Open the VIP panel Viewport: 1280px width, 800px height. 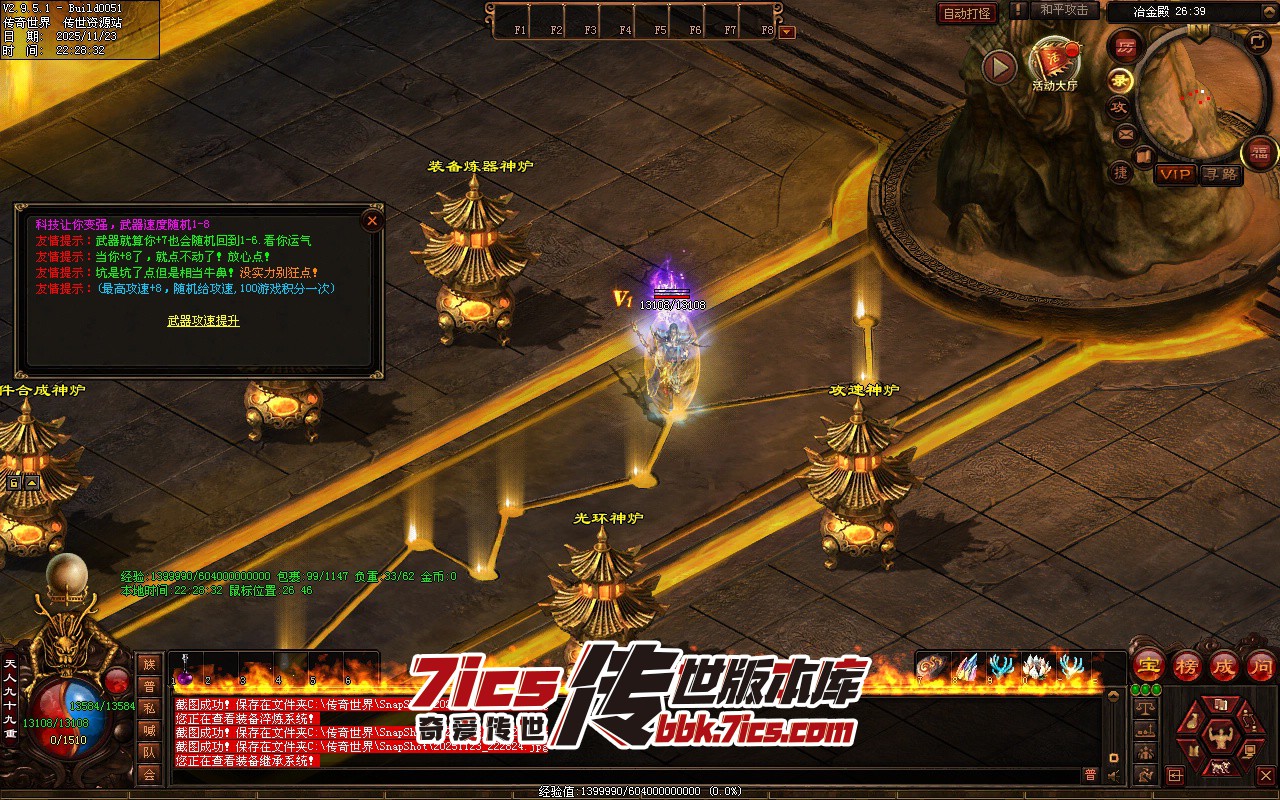point(1175,174)
